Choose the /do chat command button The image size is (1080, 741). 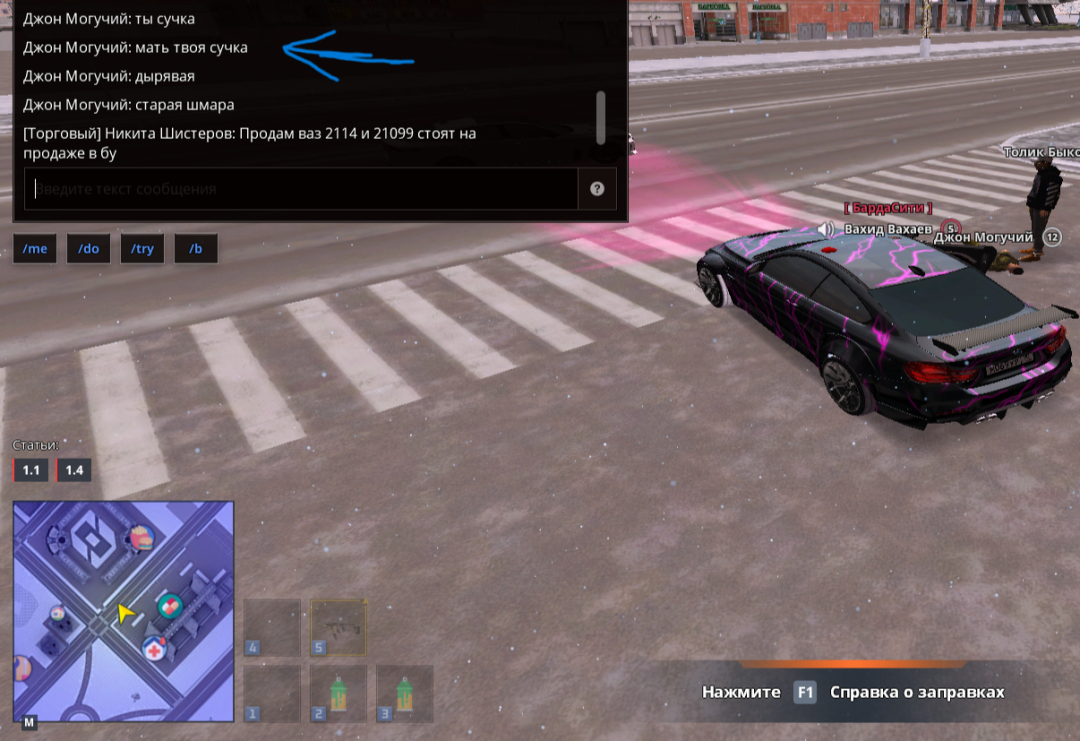tap(89, 249)
